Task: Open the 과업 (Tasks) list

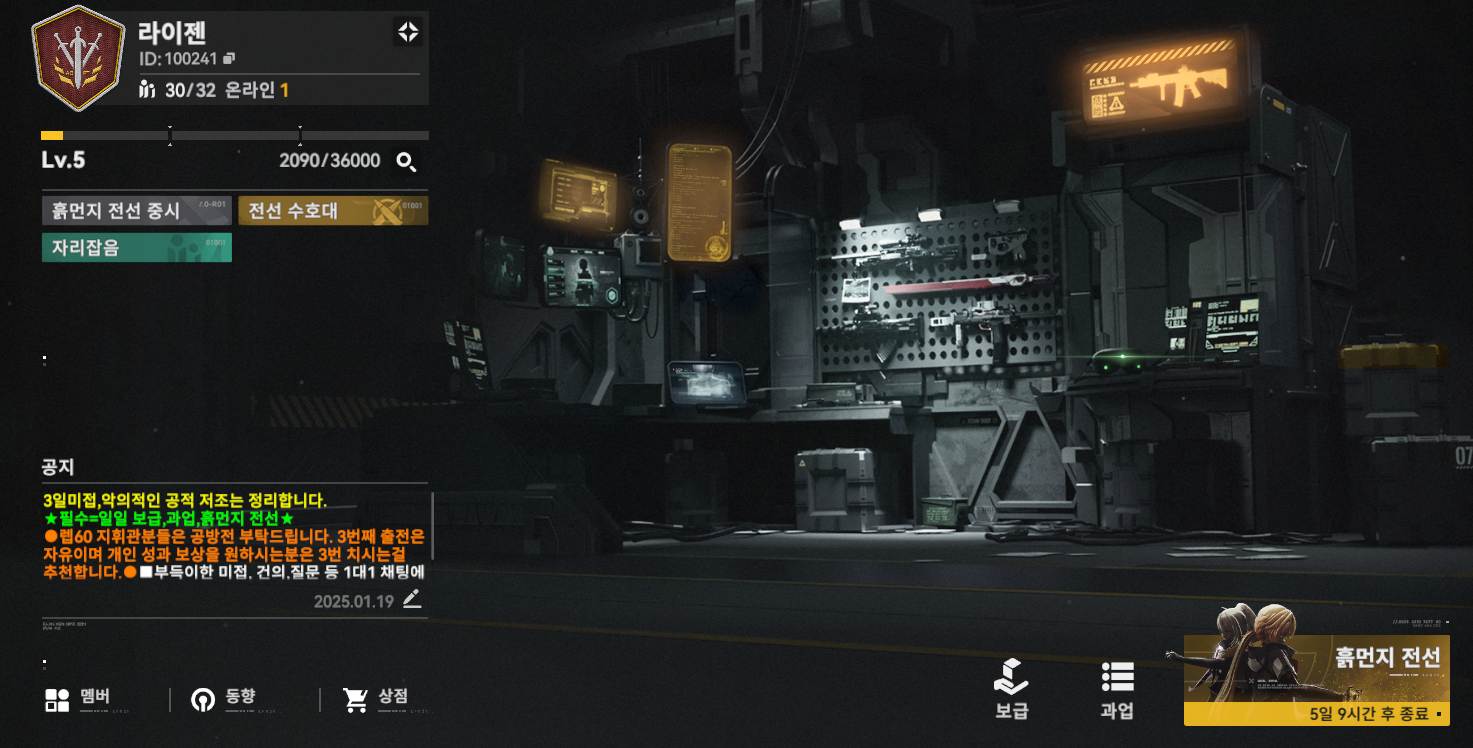Action: coord(1117,690)
